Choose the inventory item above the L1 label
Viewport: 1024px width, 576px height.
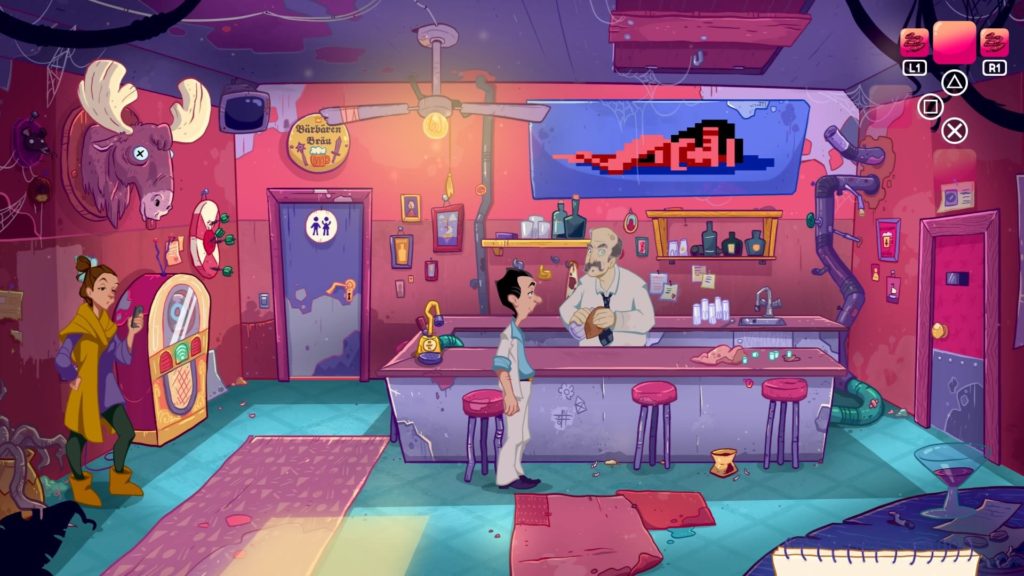click(x=914, y=42)
